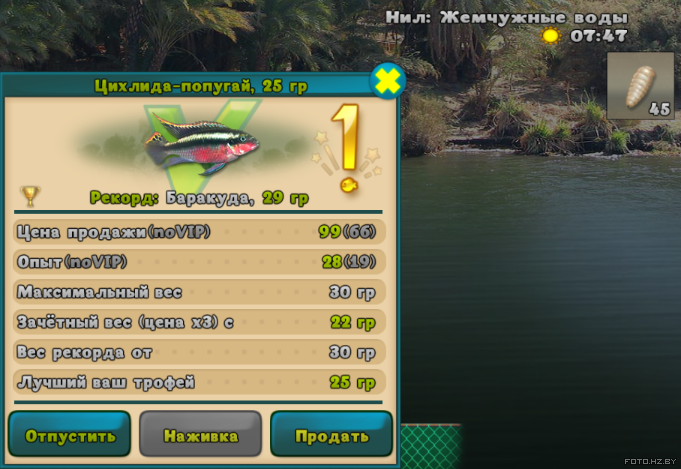Close the catch info window
Viewport: 681px width, 469px height.
click(x=387, y=81)
